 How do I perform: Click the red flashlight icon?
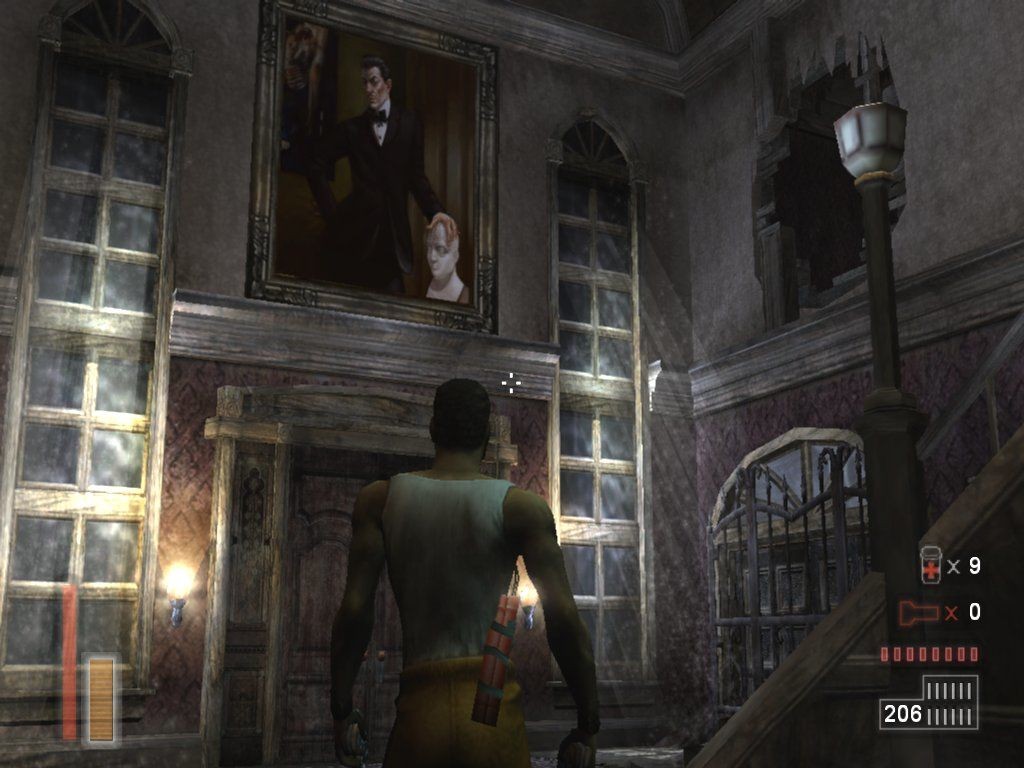point(920,612)
